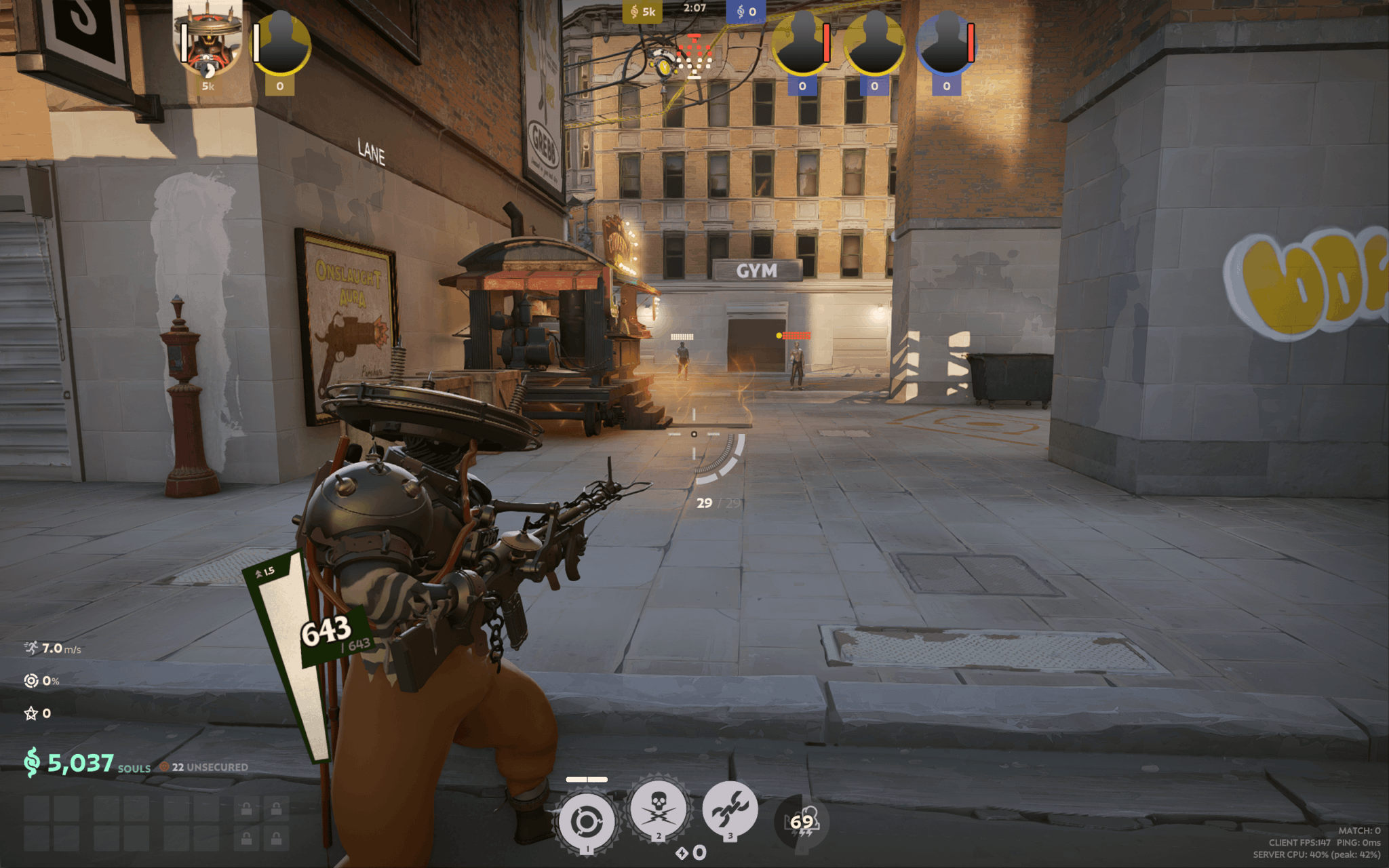Click the yellow team souls counter showing 5k

(643, 12)
